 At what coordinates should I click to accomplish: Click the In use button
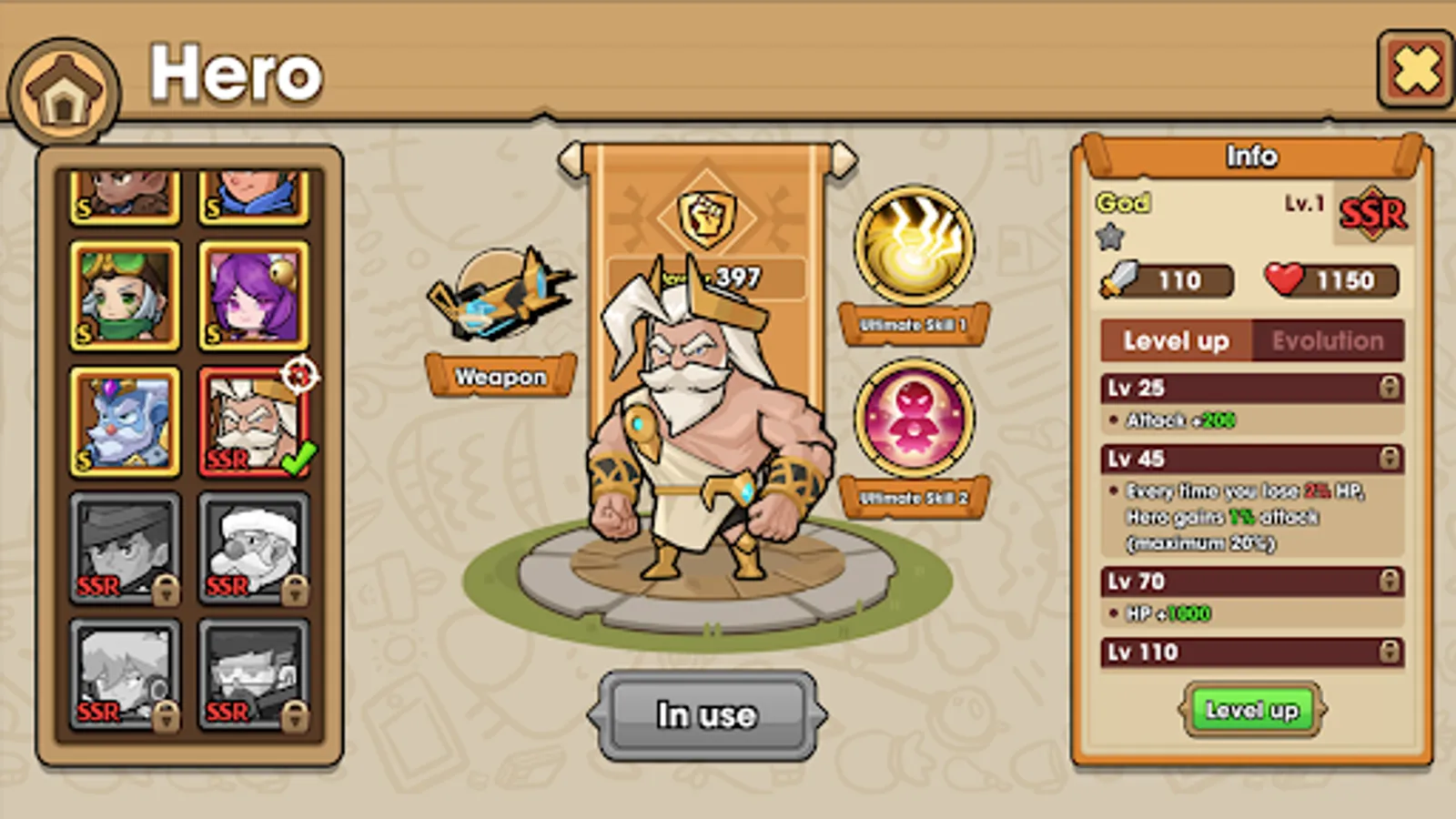[x=709, y=715]
